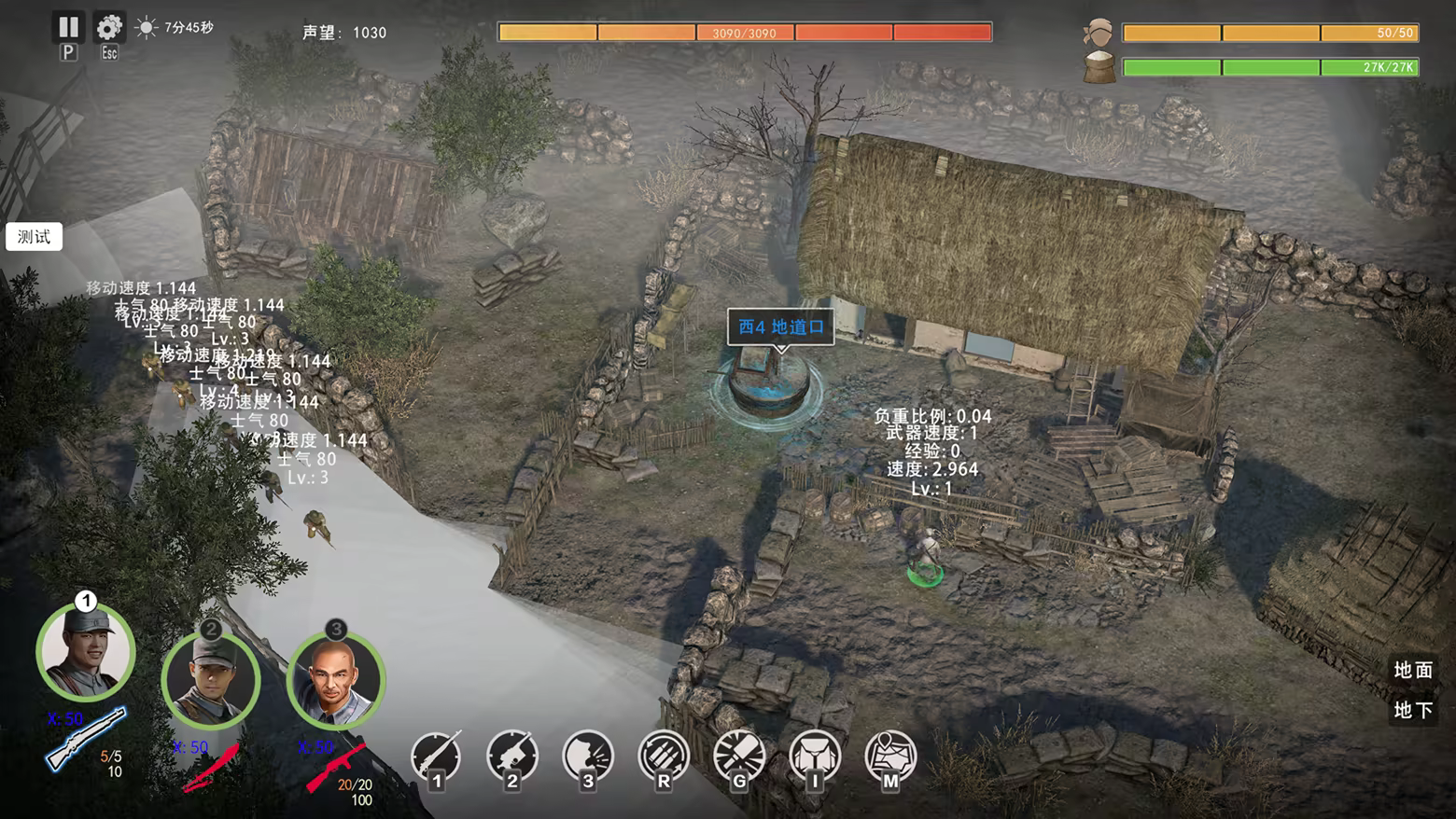Pause the game with the pause button

[68, 28]
